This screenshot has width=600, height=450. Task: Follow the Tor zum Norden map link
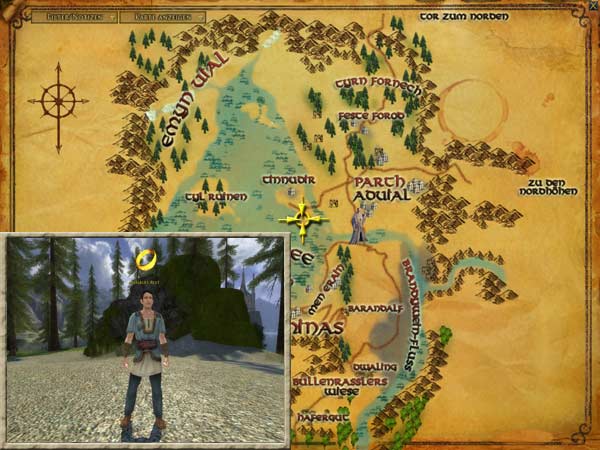[x=464, y=17]
